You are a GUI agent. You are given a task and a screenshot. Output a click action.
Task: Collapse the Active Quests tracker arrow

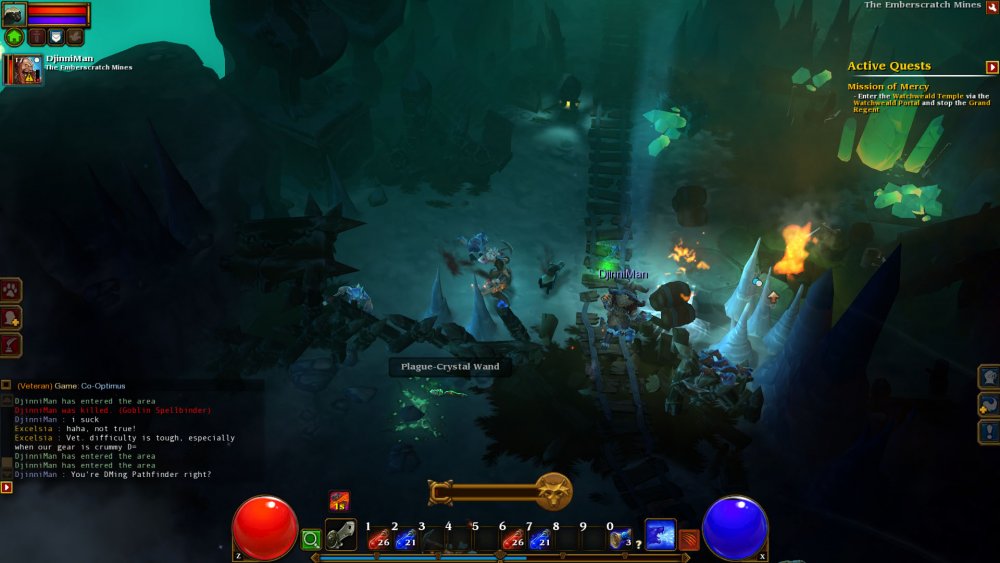(x=992, y=67)
